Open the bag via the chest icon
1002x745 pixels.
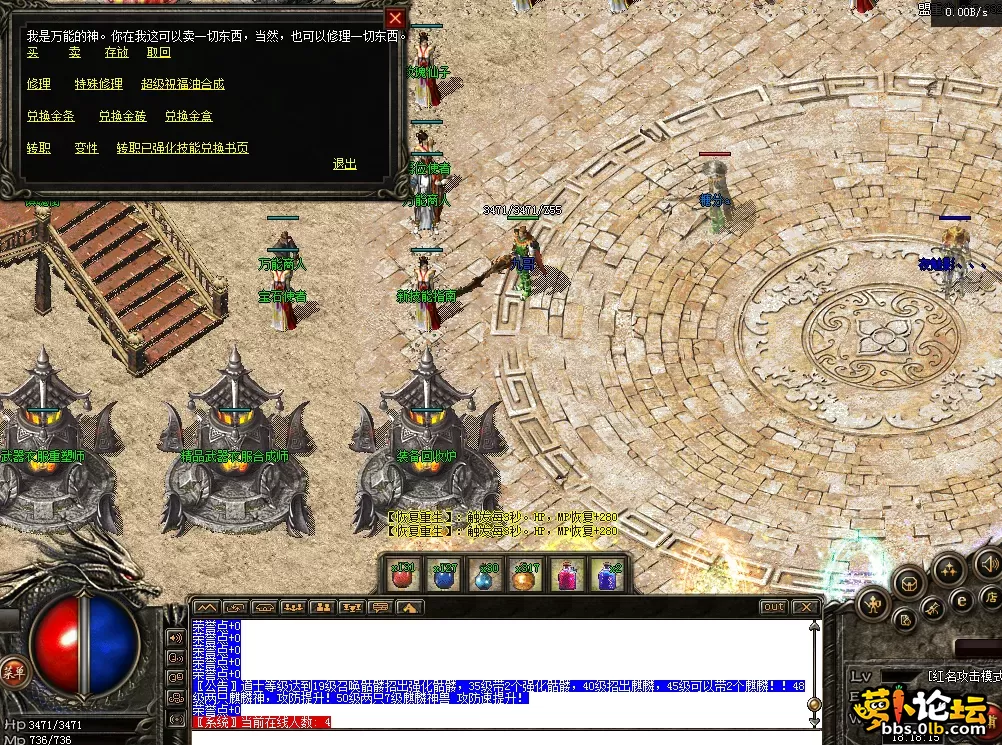coord(909,581)
